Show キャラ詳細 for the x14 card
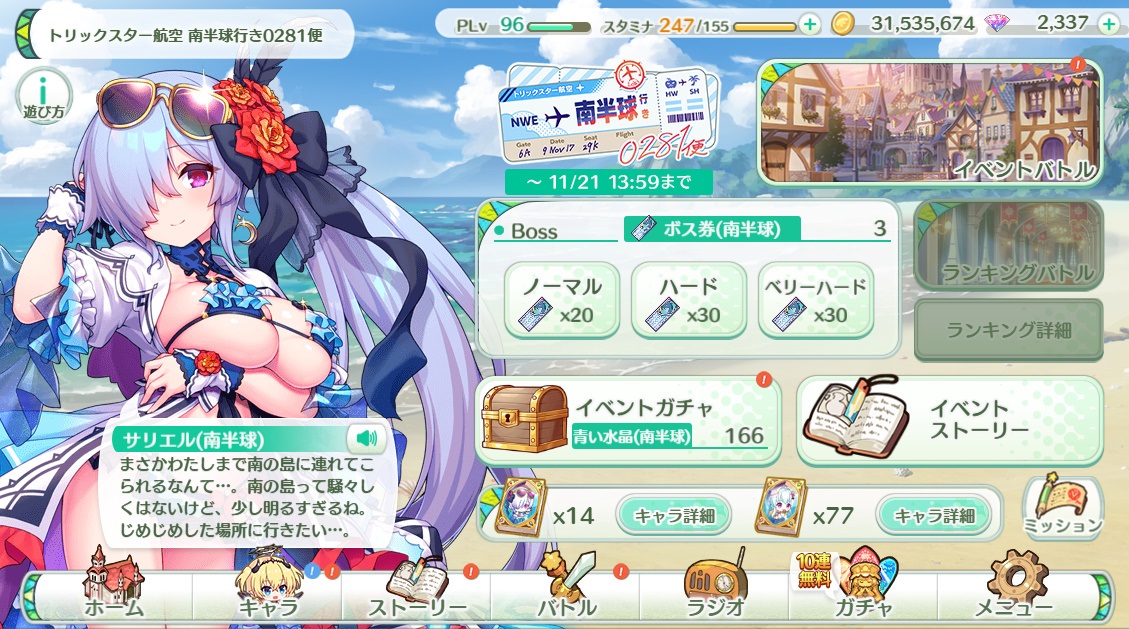1129x629 pixels. [672, 516]
